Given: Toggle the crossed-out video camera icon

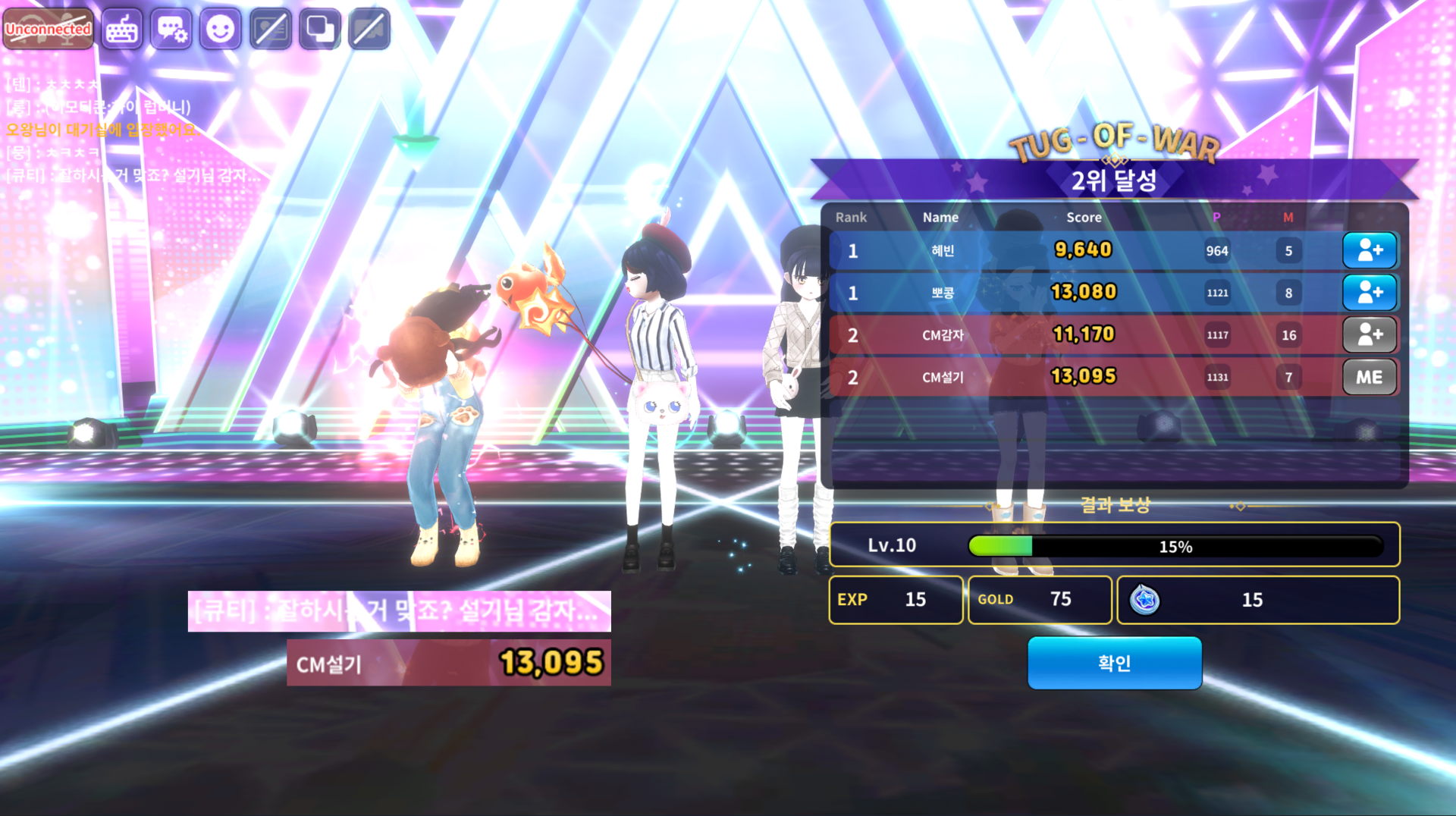Looking at the screenshot, I should (x=369, y=30).
